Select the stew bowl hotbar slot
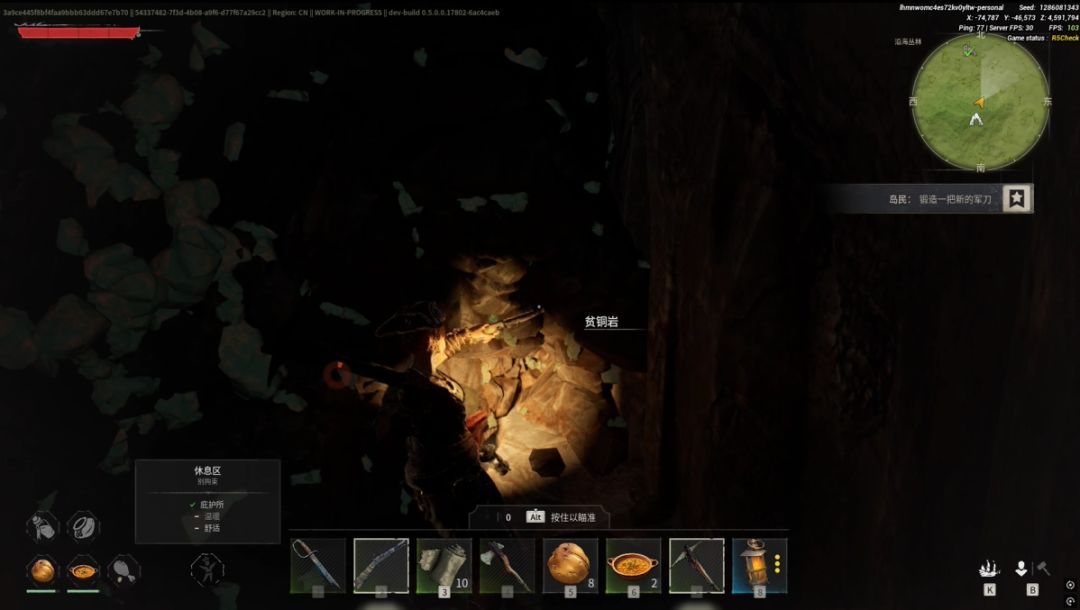This screenshot has width=1080, height=610. click(x=634, y=565)
